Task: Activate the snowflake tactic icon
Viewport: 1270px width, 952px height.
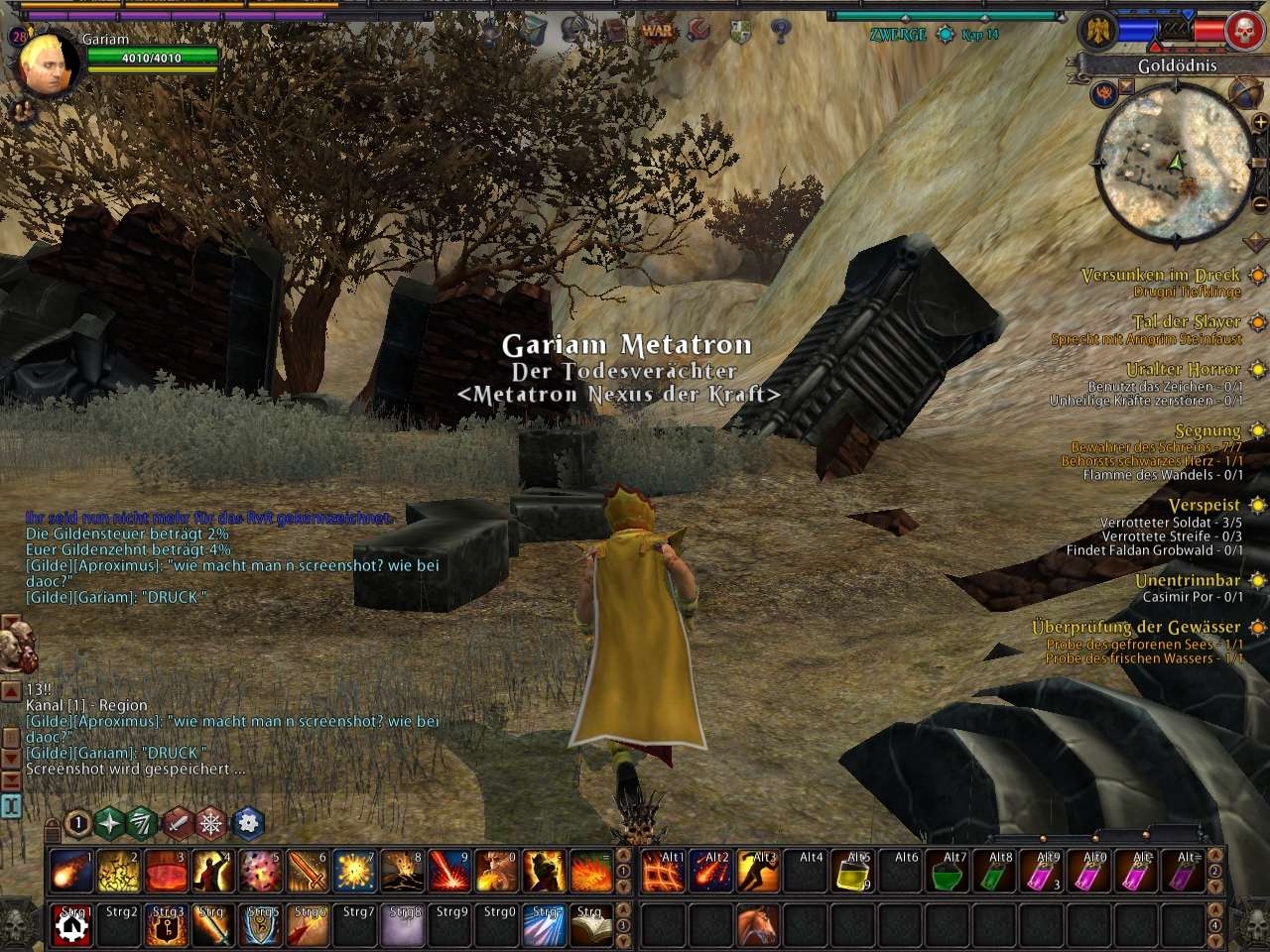Action: [x=211, y=822]
